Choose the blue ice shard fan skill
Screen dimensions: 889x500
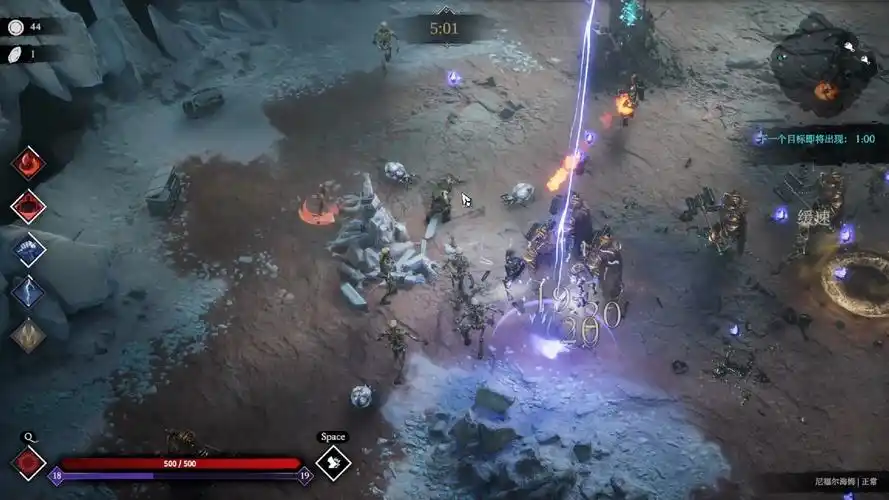(28, 249)
